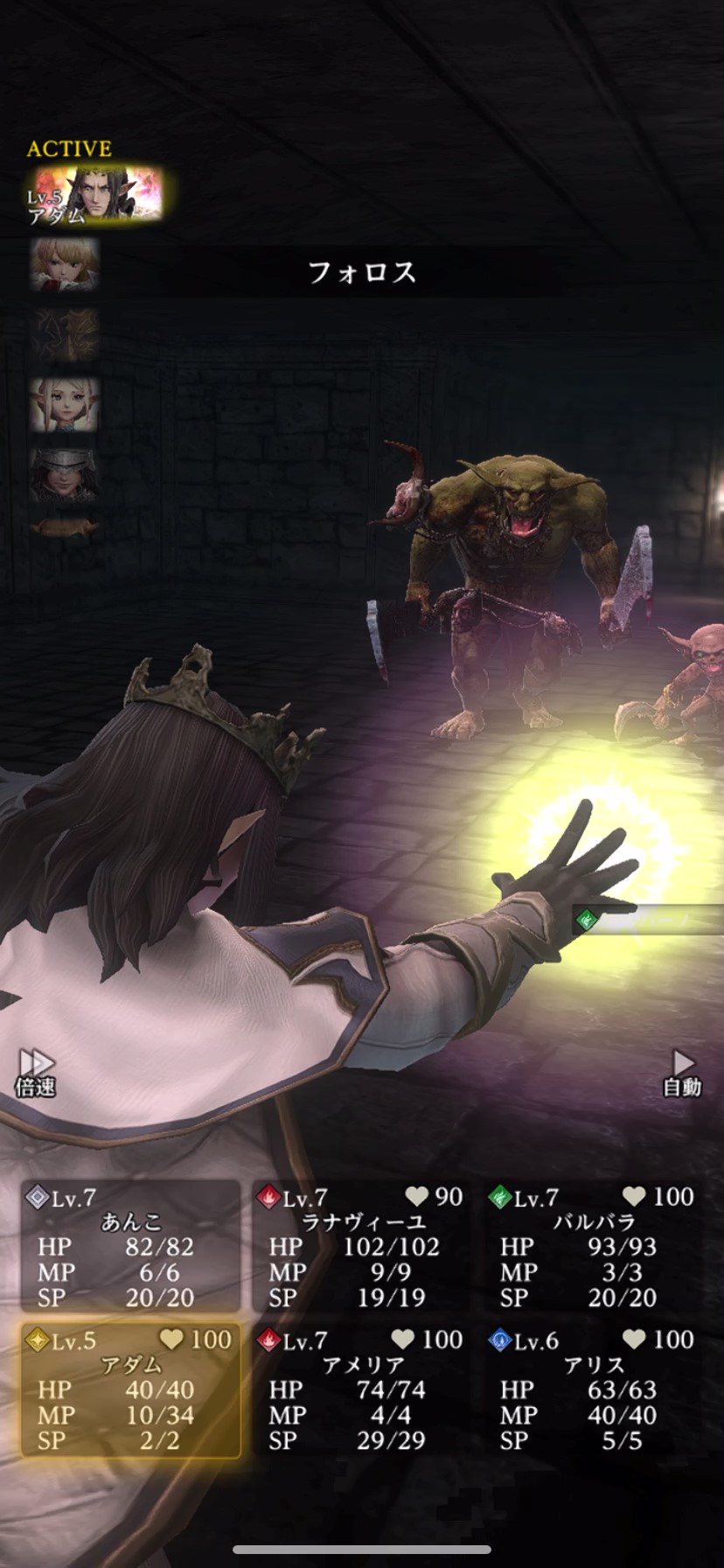Select the blonde character turn-order portrait

click(x=65, y=264)
